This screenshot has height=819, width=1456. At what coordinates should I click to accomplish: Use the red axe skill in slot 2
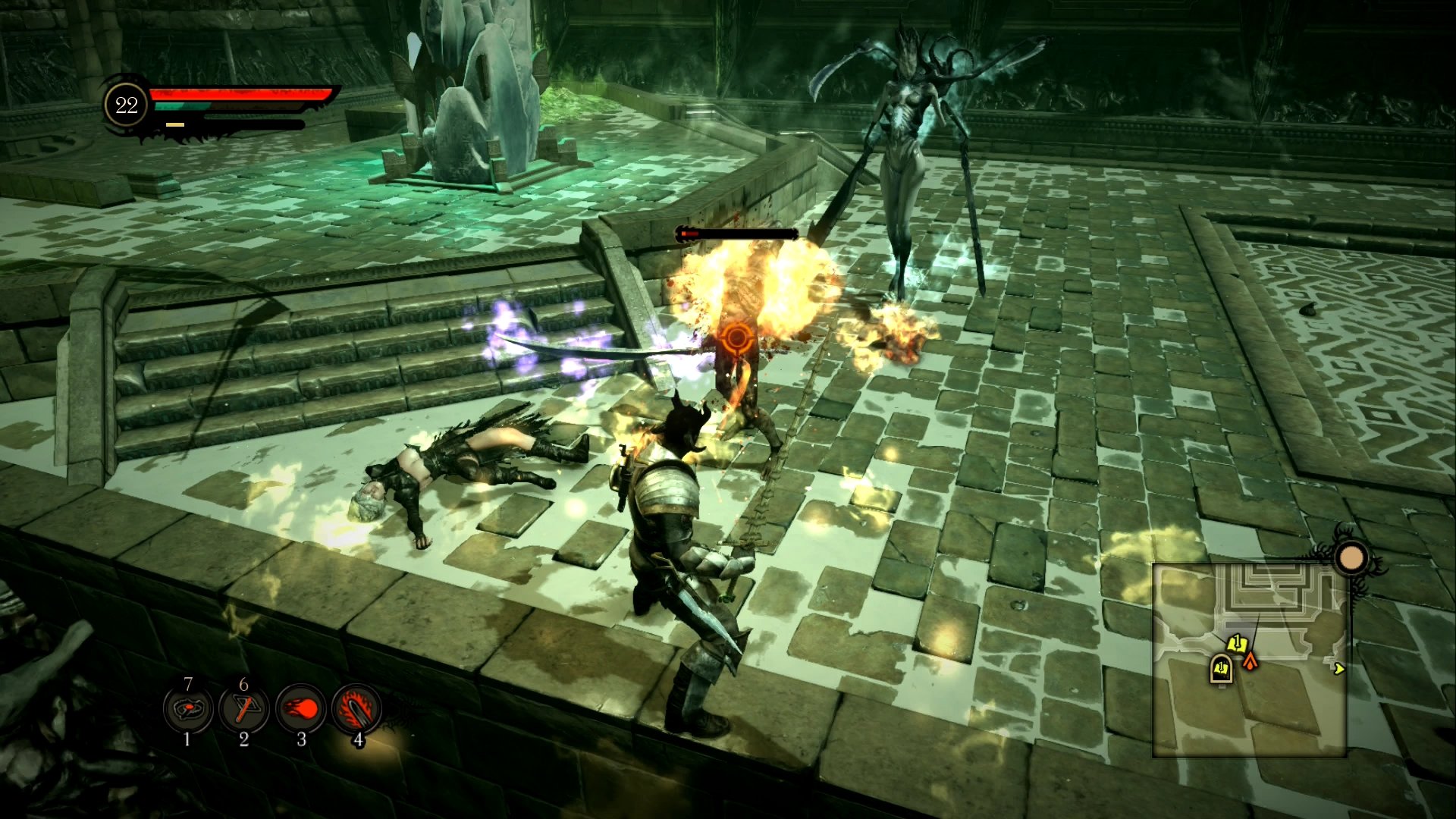(243, 710)
